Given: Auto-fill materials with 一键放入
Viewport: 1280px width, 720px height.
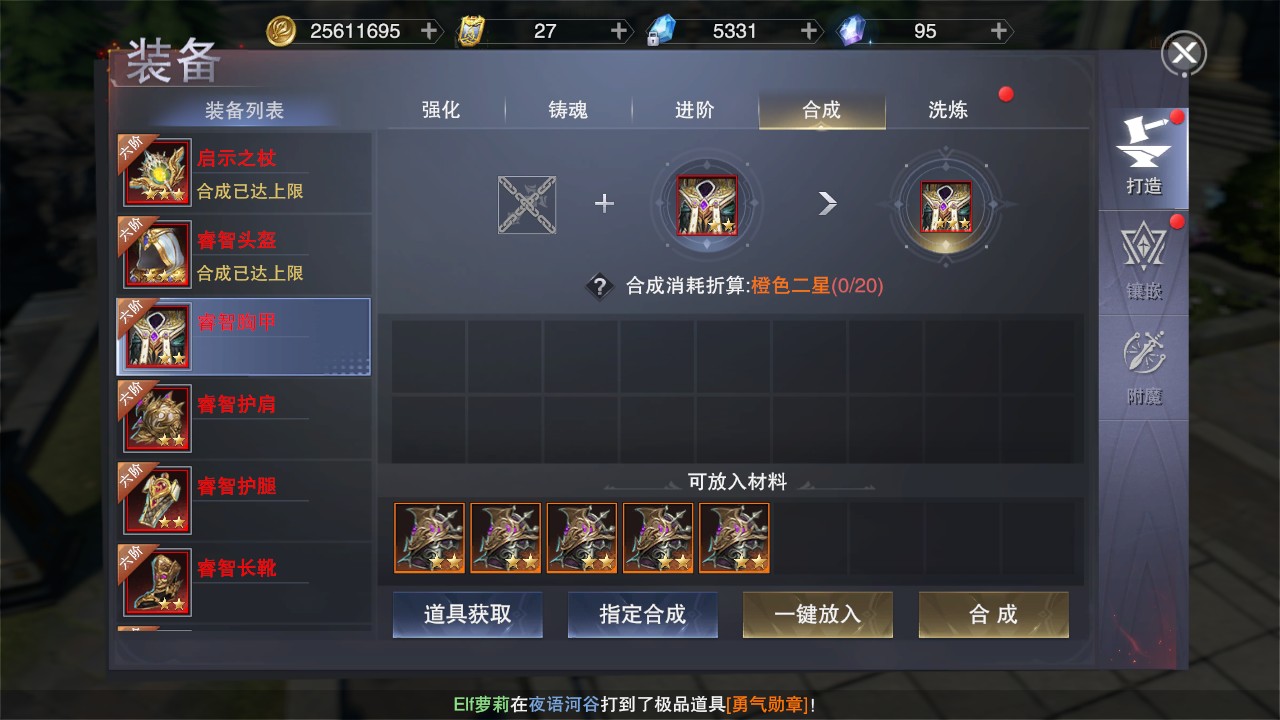Looking at the screenshot, I should click(x=817, y=614).
